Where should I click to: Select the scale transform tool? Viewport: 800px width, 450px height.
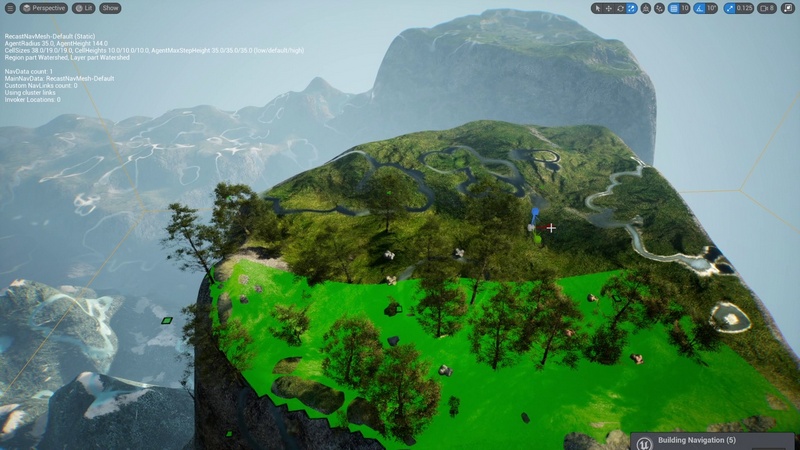632,8
